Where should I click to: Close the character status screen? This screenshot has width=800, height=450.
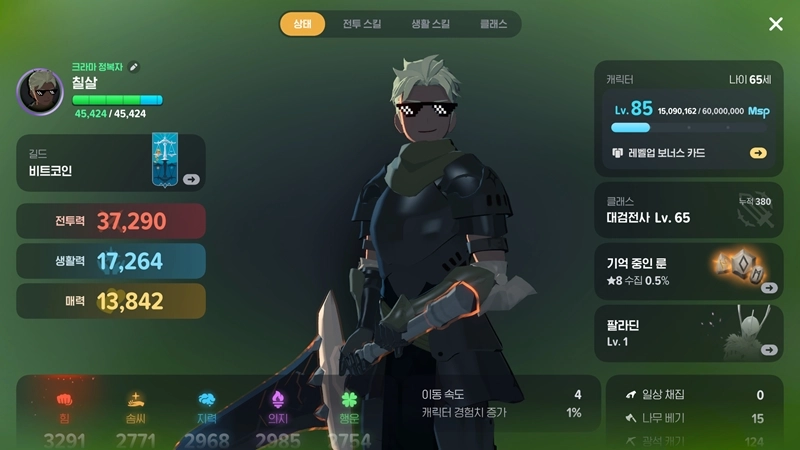pyautogui.click(x=776, y=24)
